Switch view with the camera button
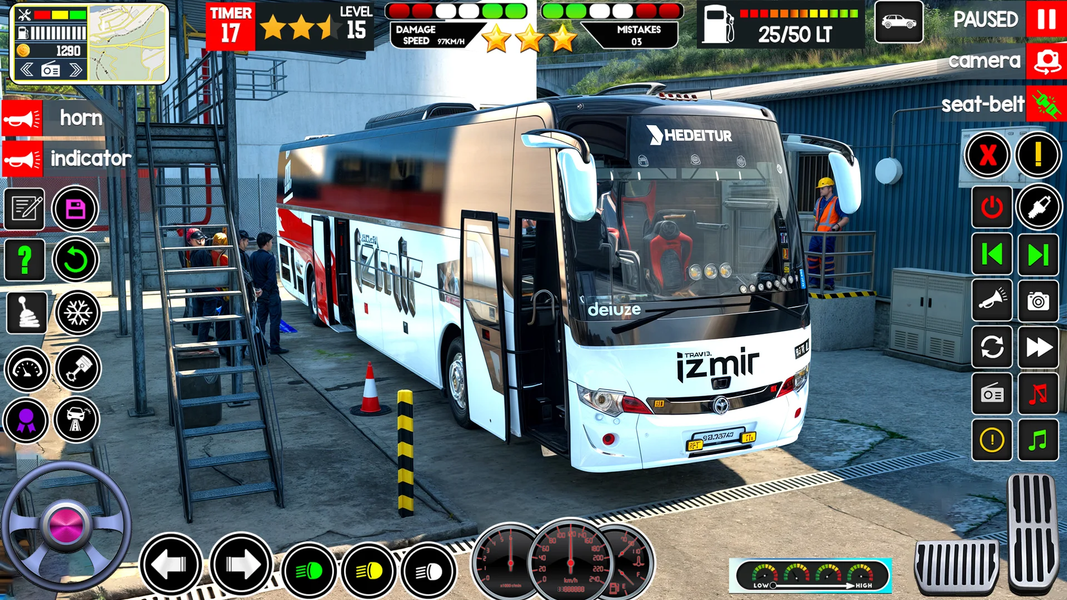Viewport: 1067px width, 600px height. 1046,61
